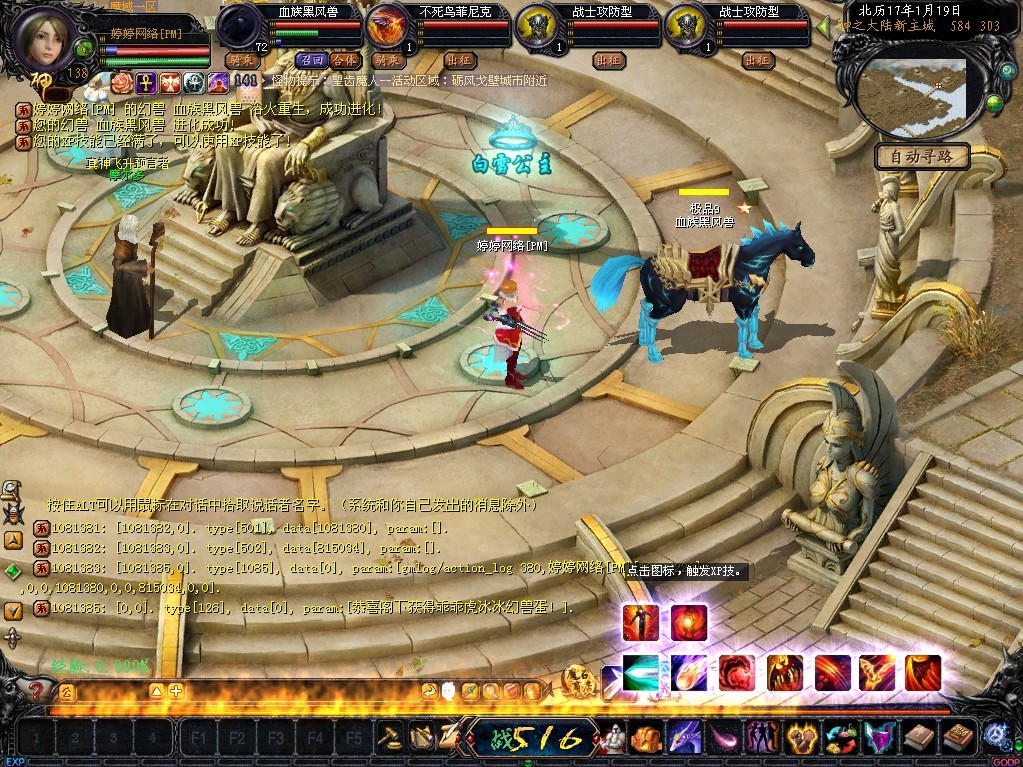
Task: Click the 自动寻路 auto-pathfinding button
Action: [x=922, y=156]
